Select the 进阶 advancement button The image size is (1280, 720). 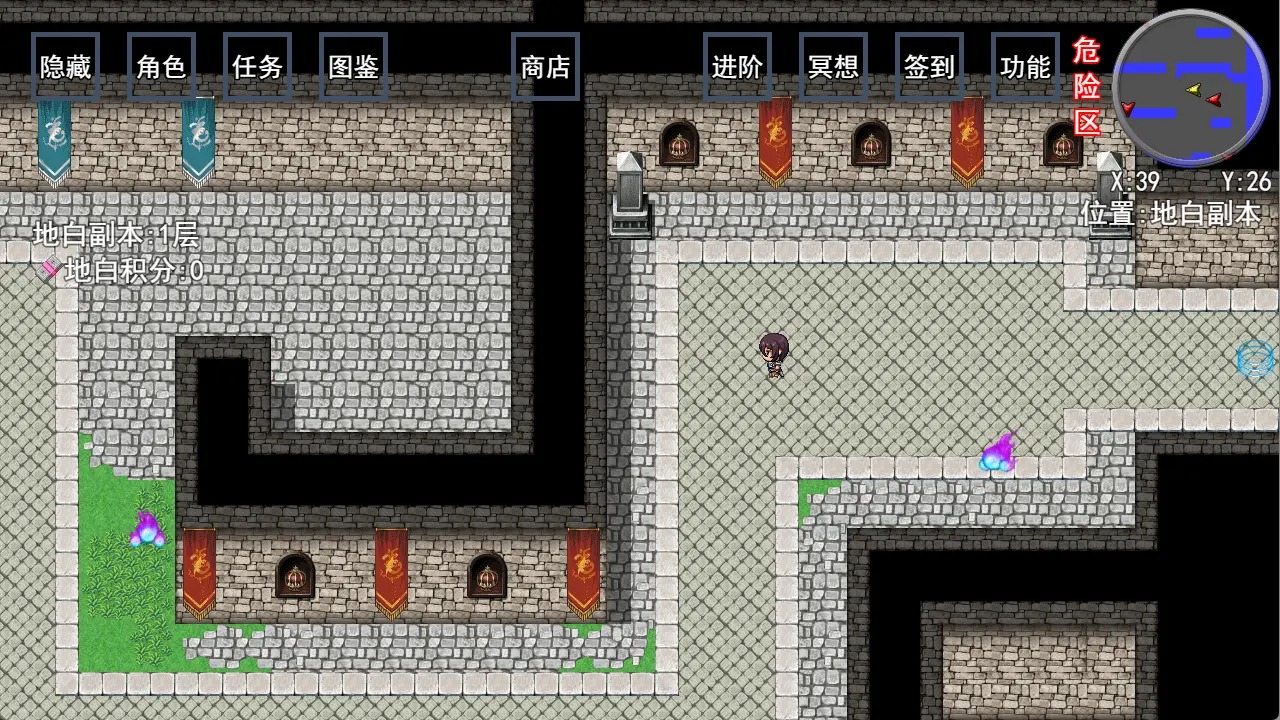tap(737, 67)
